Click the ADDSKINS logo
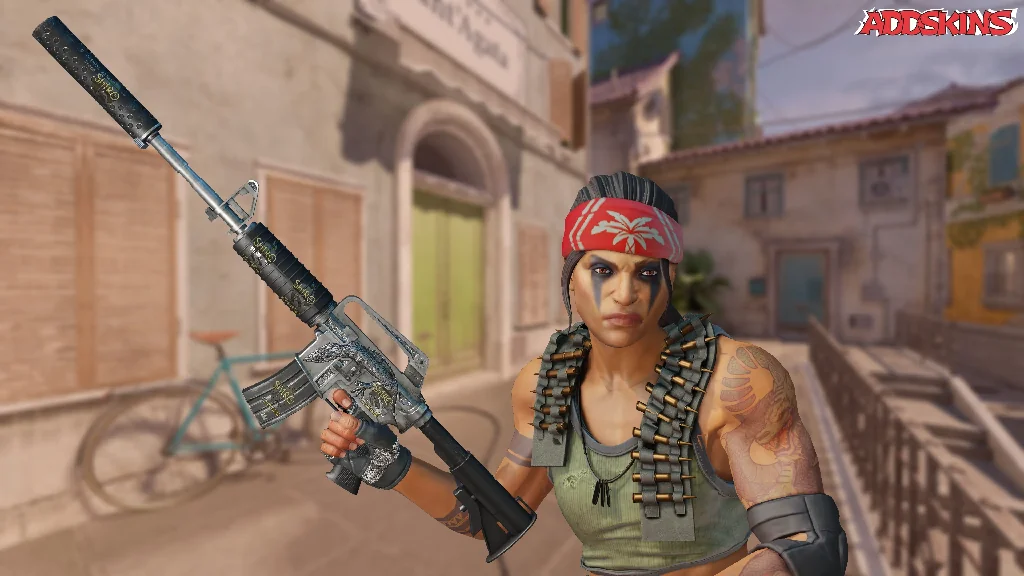Image resolution: width=1024 pixels, height=576 pixels. [936, 23]
